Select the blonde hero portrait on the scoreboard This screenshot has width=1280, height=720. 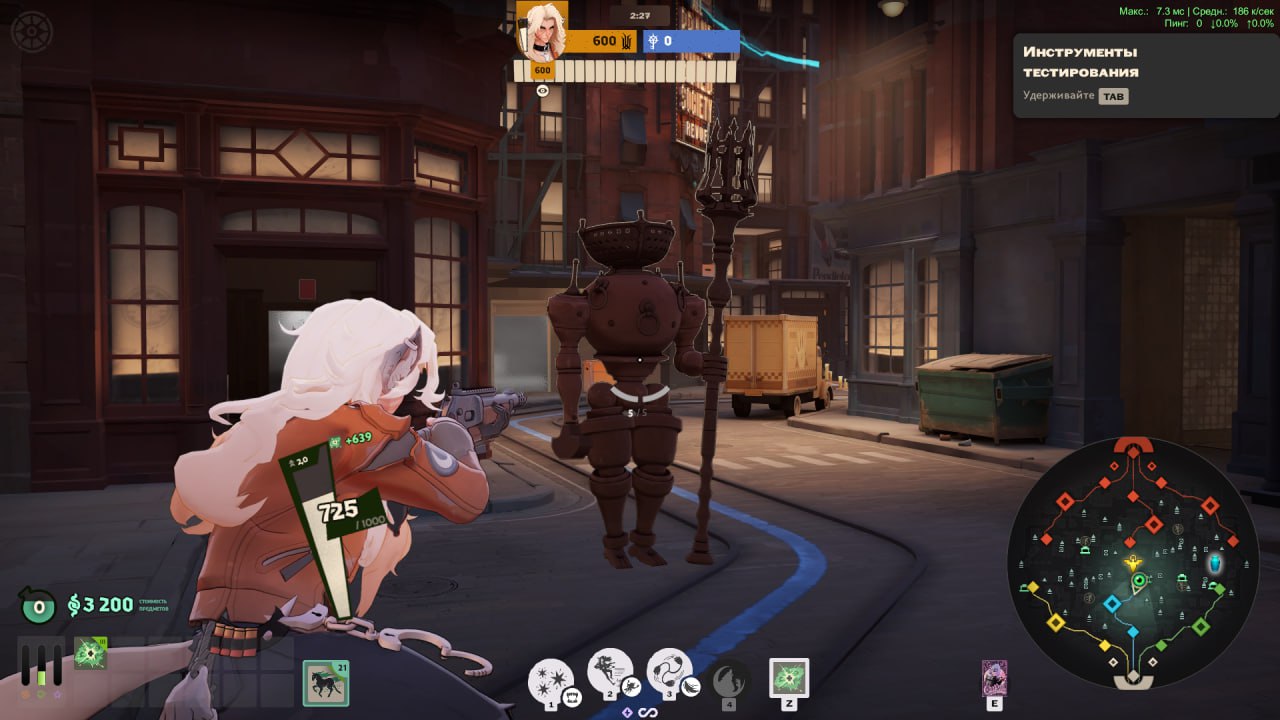[x=543, y=30]
